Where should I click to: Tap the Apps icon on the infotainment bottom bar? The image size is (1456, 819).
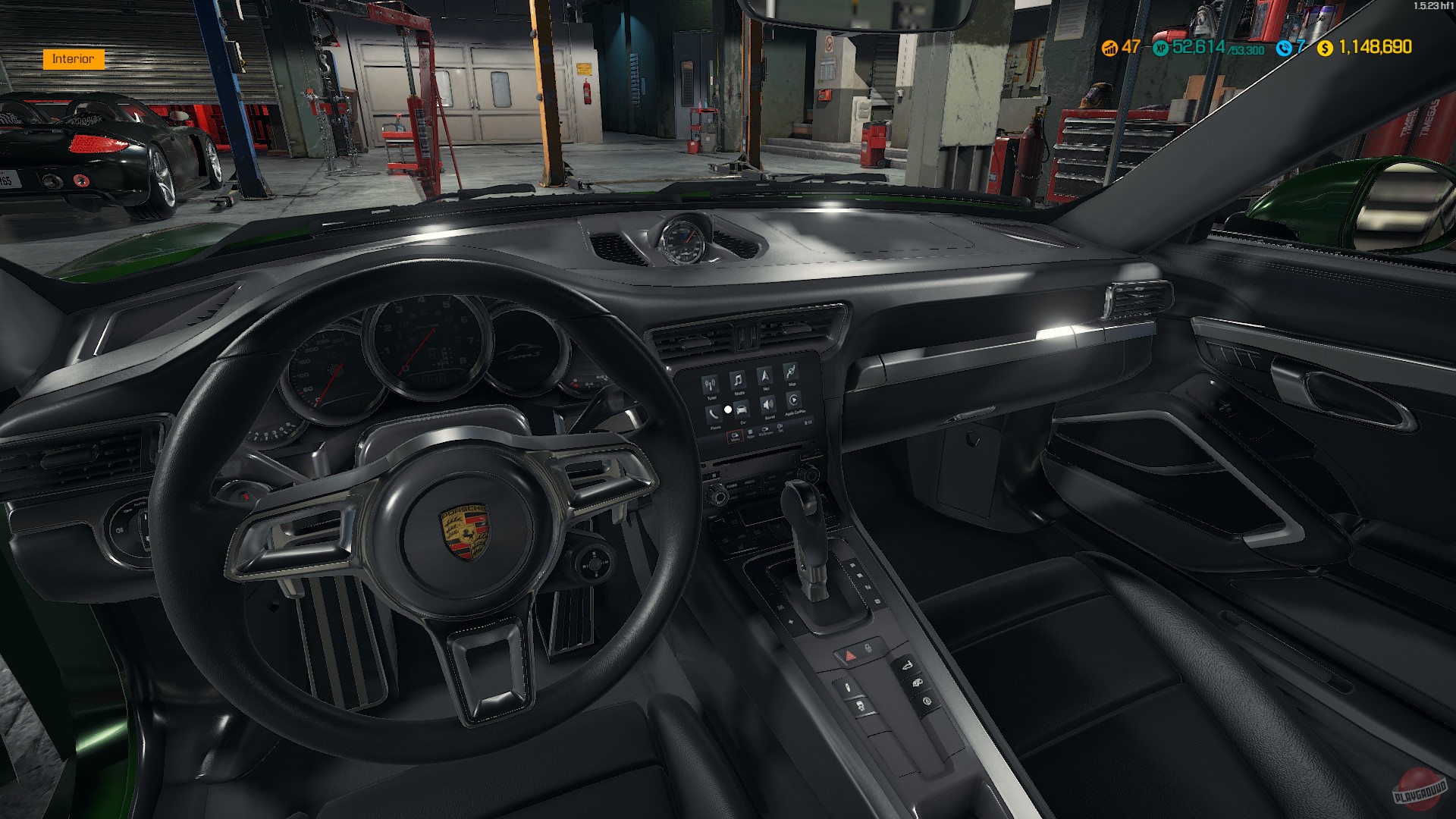(751, 434)
